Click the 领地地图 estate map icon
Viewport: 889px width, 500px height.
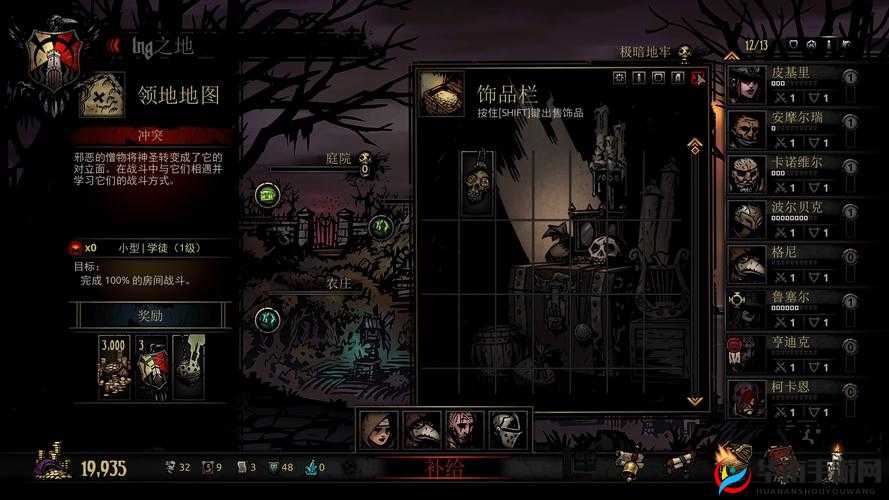(101, 95)
